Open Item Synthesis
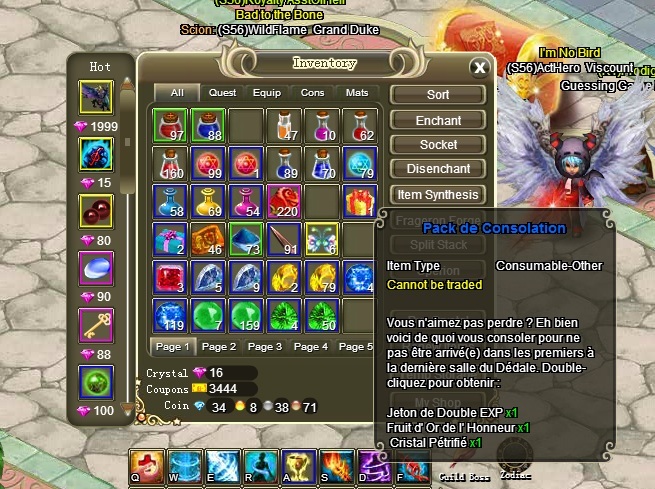 click(x=438, y=194)
